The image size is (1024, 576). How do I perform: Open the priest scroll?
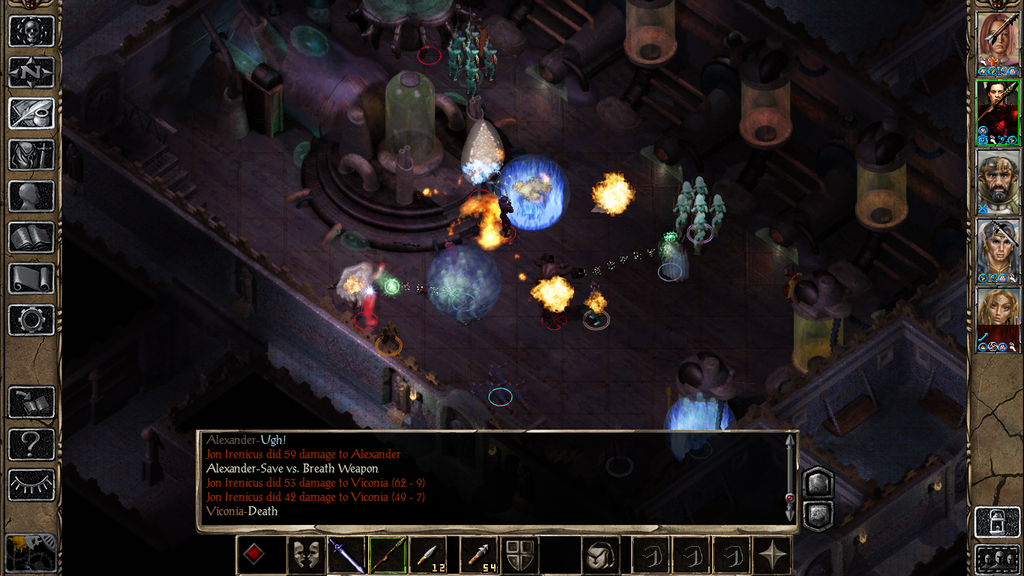tap(31, 278)
